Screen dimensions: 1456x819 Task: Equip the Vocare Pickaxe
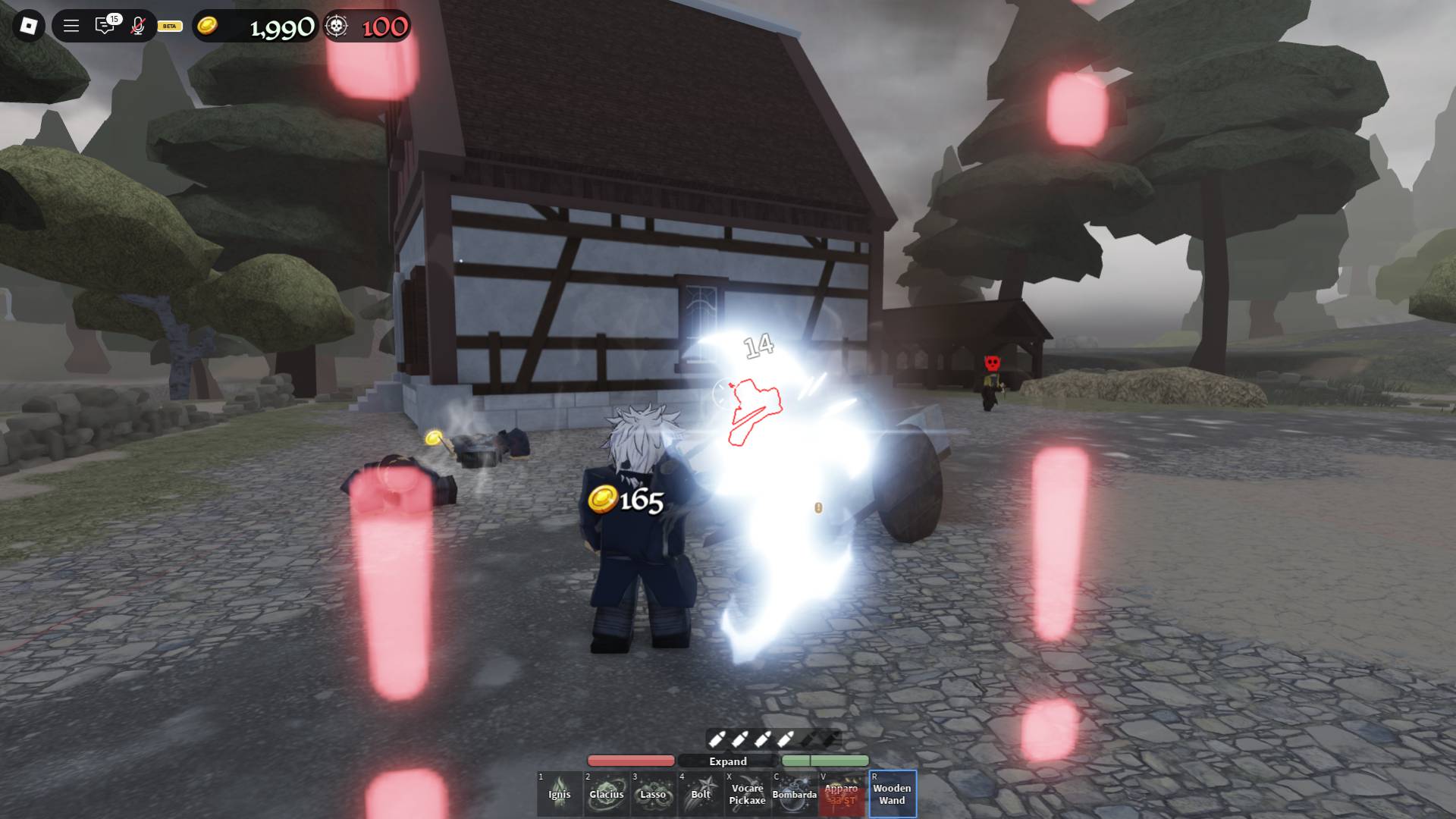pos(748,794)
